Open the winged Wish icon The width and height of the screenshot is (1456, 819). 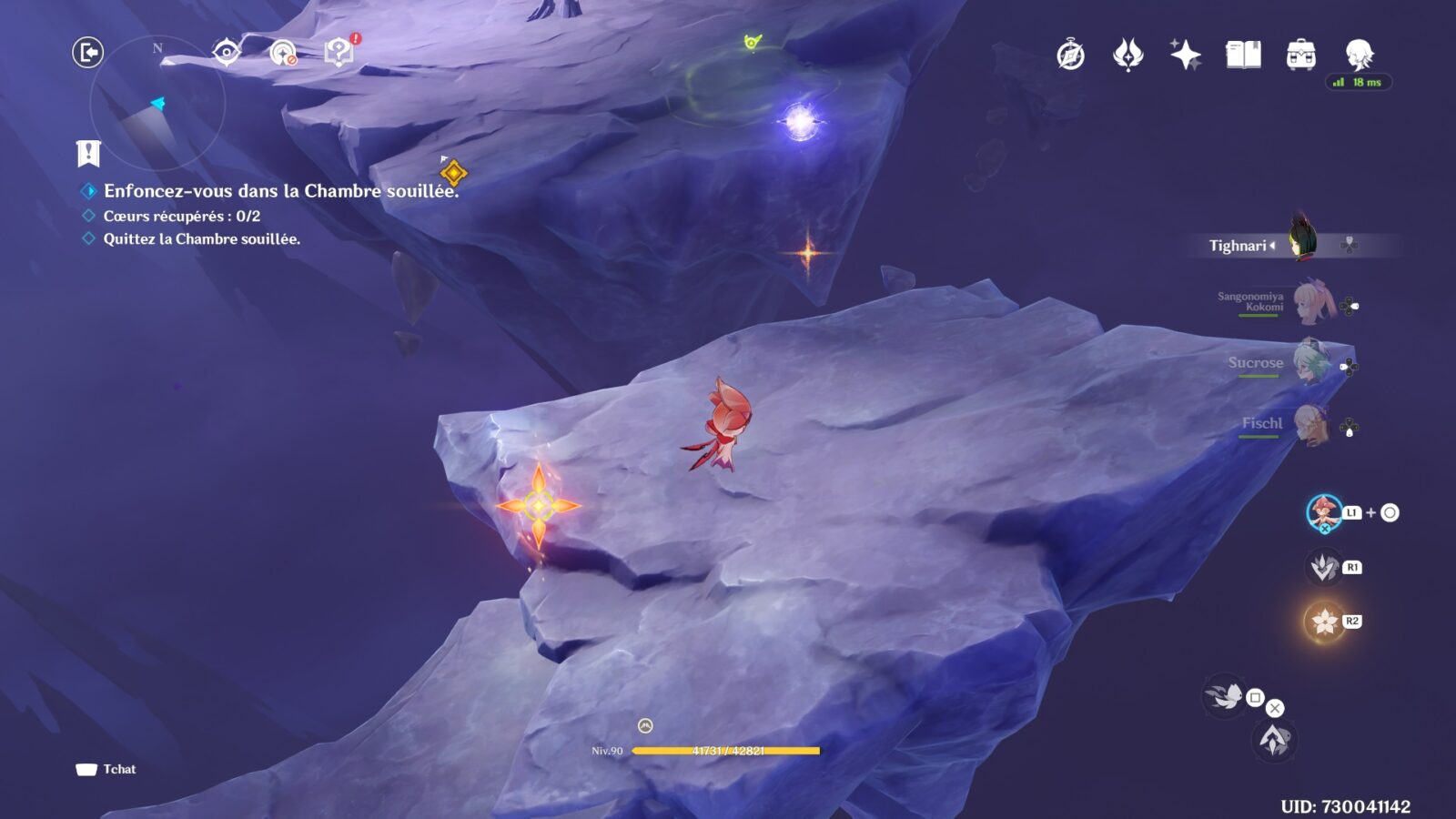[x=1127, y=56]
